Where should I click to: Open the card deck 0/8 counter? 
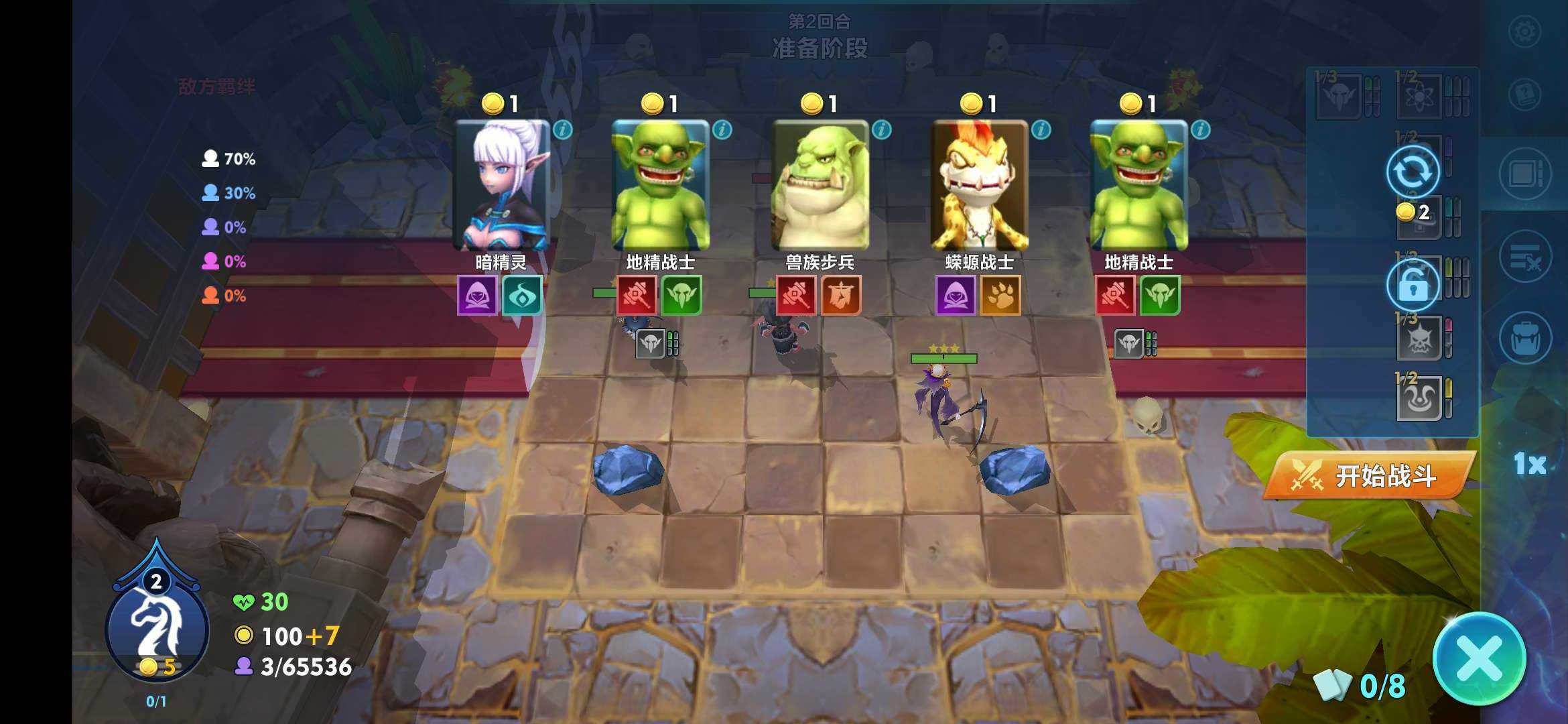(1360, 686)
